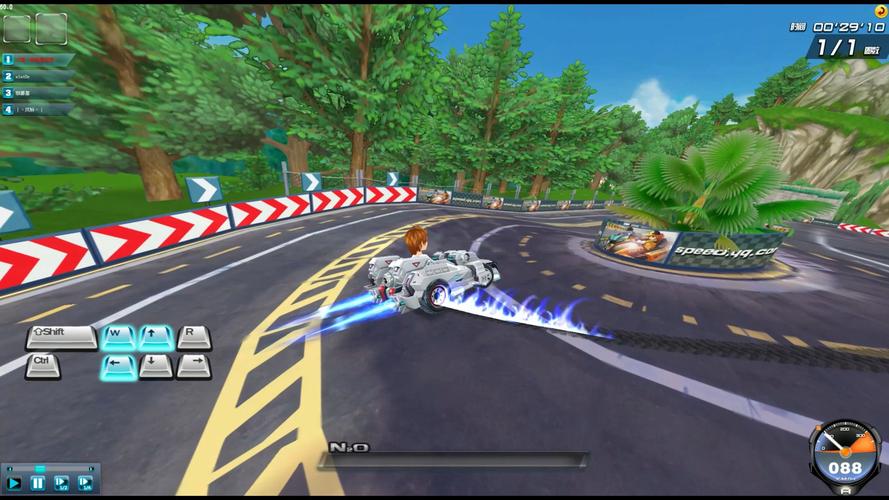Set replay speed to 1/2
Image resolution: width=889 pixels, height=500 pixels.
click(x=61, y=483)
